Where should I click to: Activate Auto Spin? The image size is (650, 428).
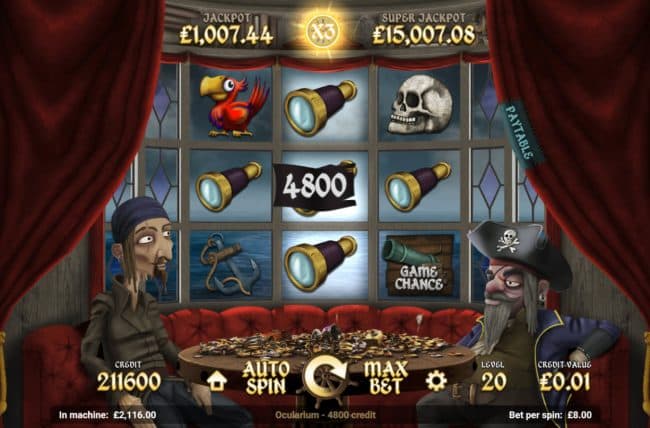266,377
